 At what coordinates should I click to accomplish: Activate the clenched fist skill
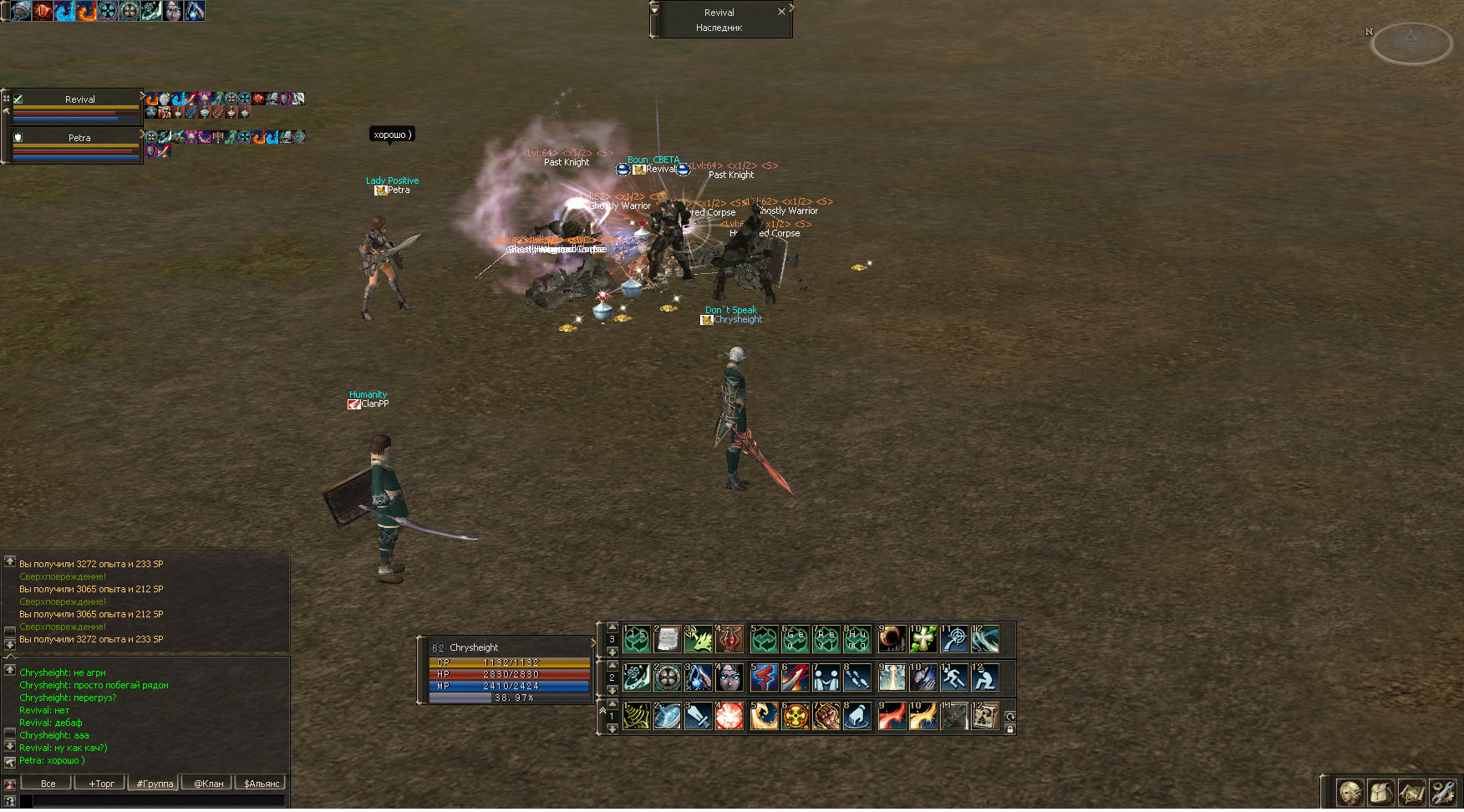(x=826, y=716)
